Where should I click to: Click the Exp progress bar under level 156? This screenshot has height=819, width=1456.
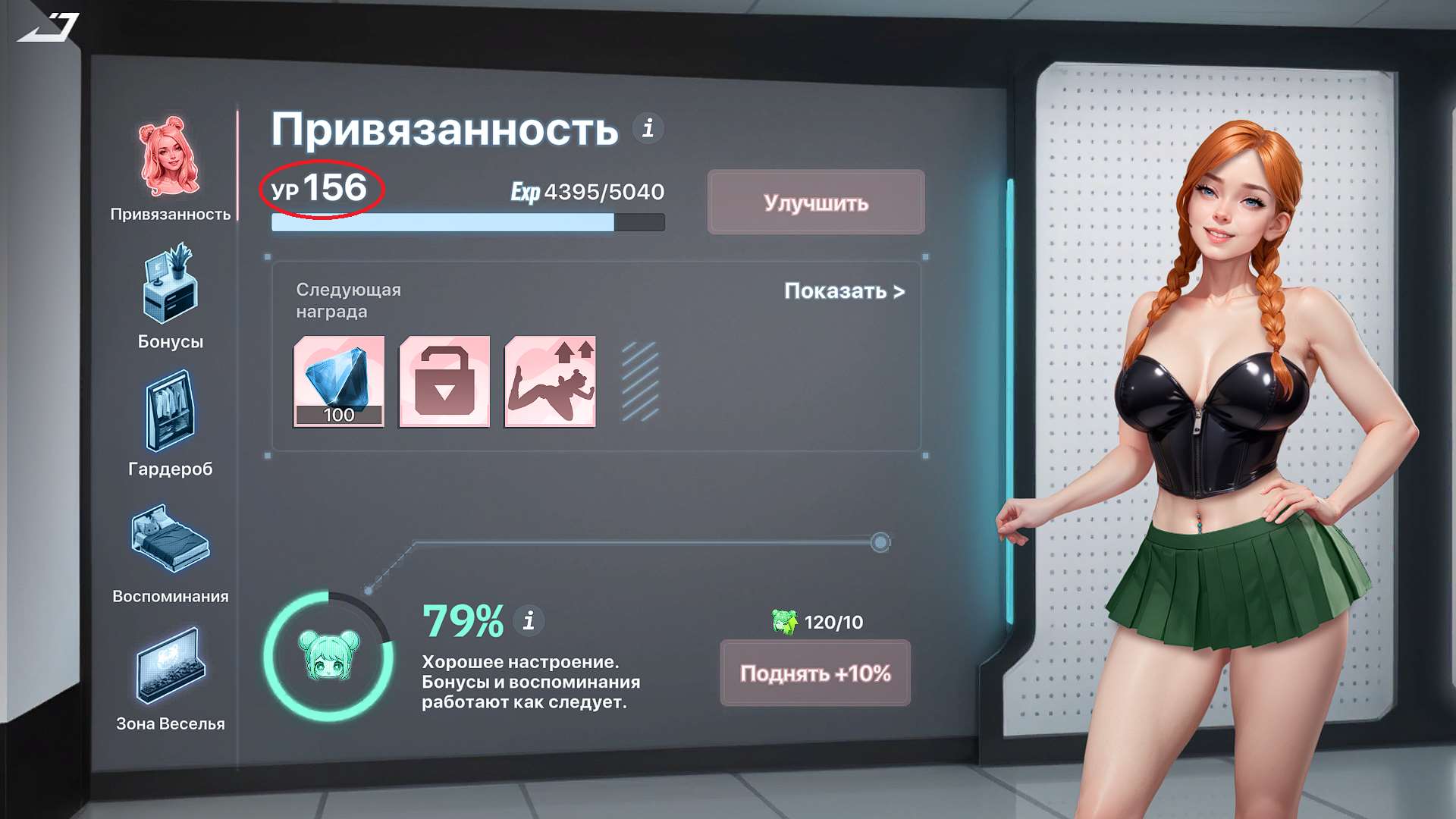click(x=466, y=221)
